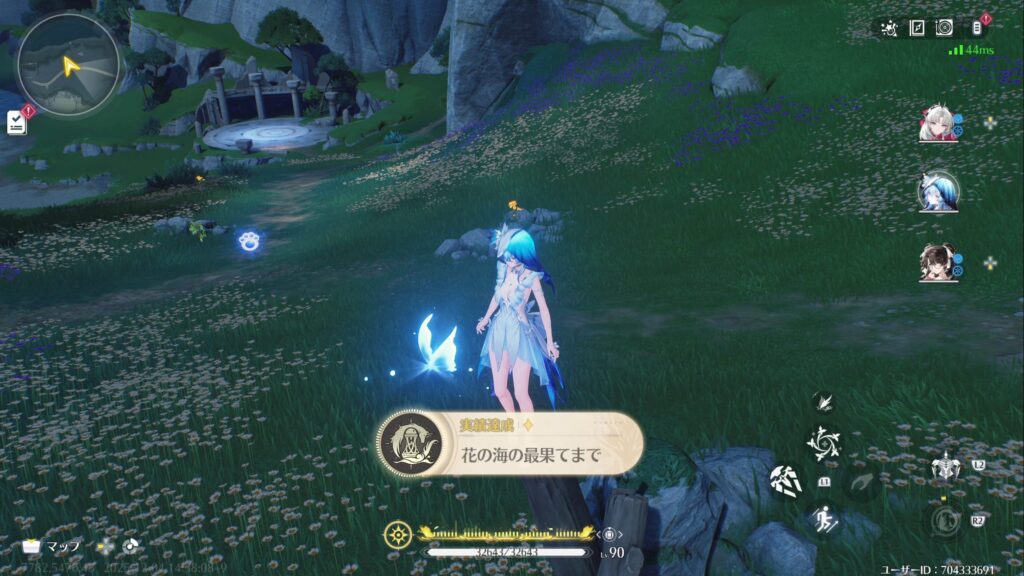Open the compass guidebook icon
The width and height of the screenshot is (1024, 576).
[x=916, y=28]
